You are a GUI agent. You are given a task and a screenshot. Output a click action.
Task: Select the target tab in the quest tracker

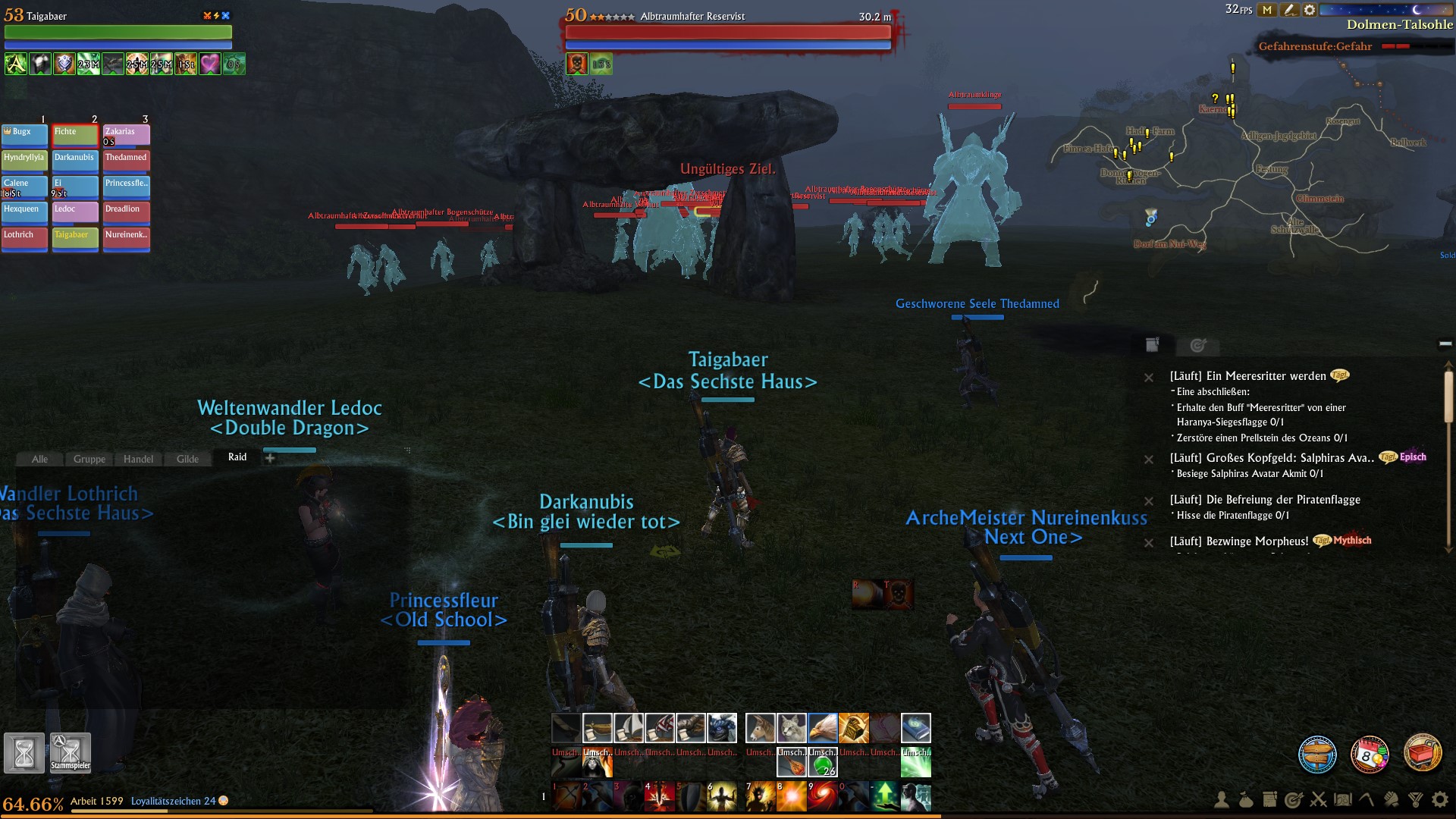[x=1197, y=346]
